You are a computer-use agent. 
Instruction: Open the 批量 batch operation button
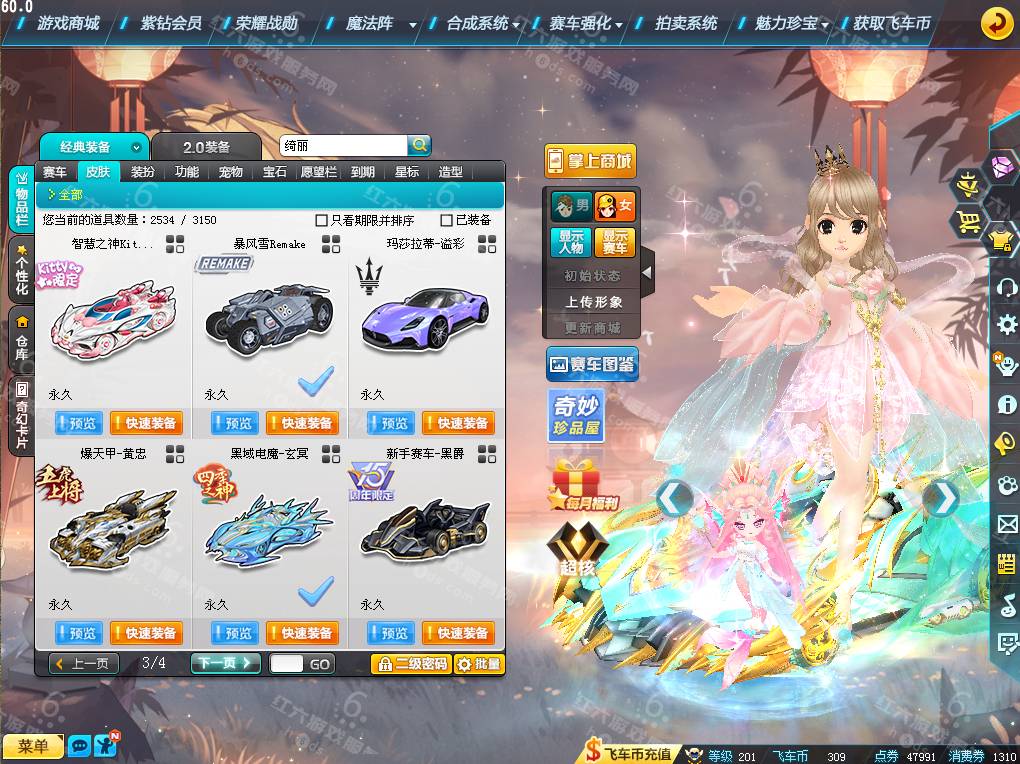(479, 663)
